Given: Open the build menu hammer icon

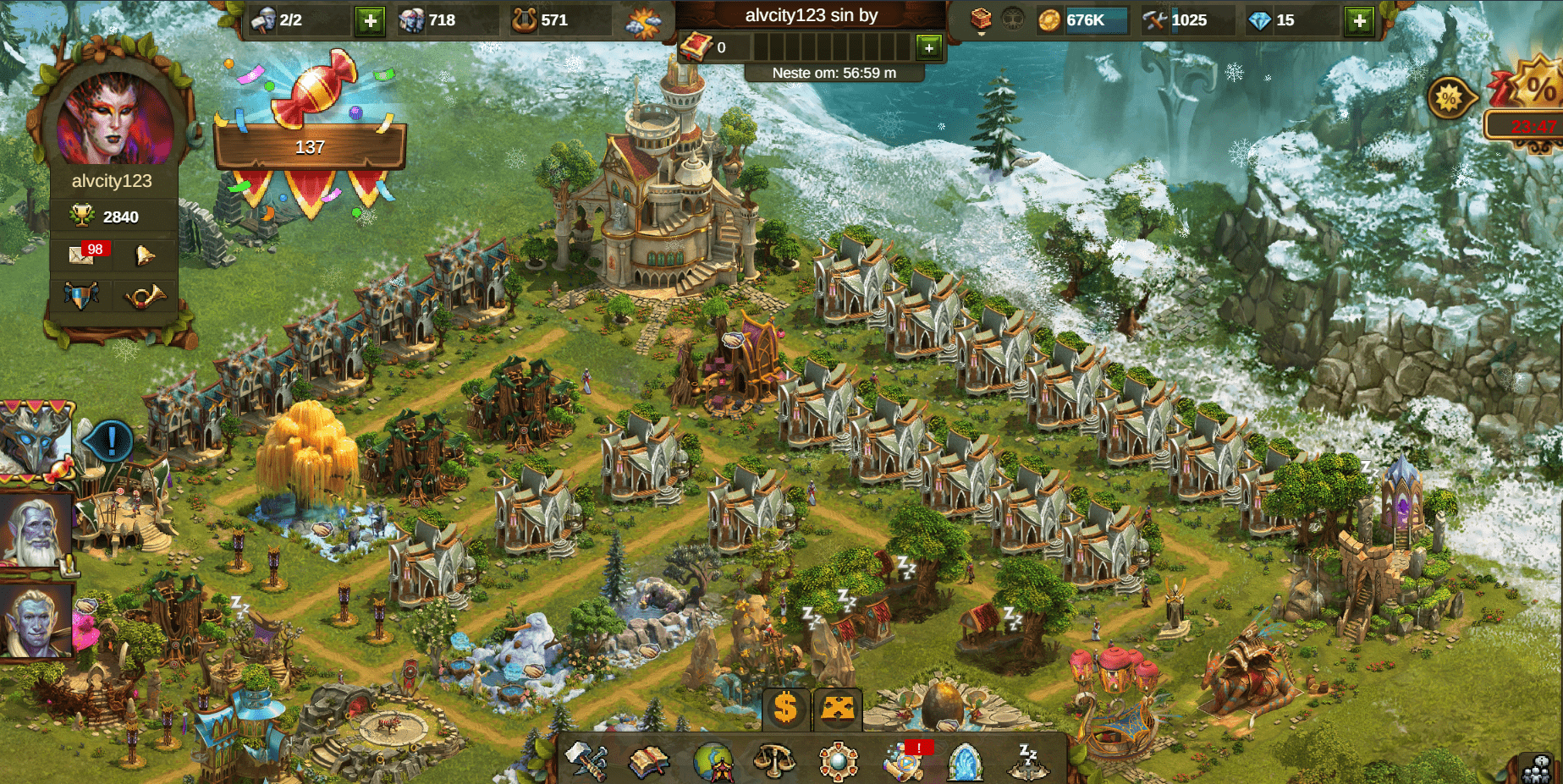Looking at the screenshot, I should 586,760.
